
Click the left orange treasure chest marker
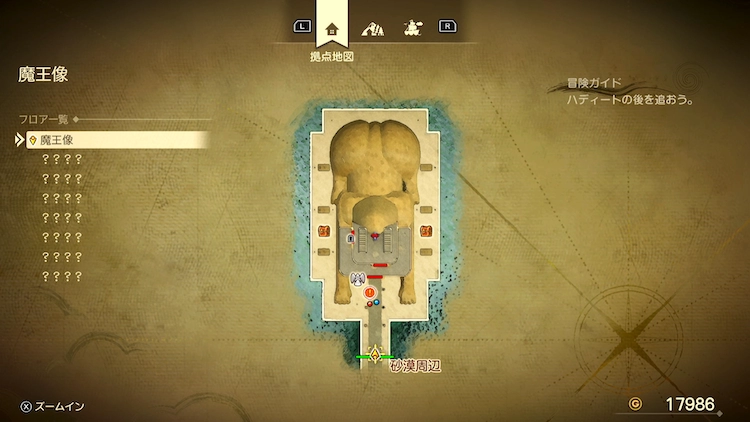click(x=324, y=231)
